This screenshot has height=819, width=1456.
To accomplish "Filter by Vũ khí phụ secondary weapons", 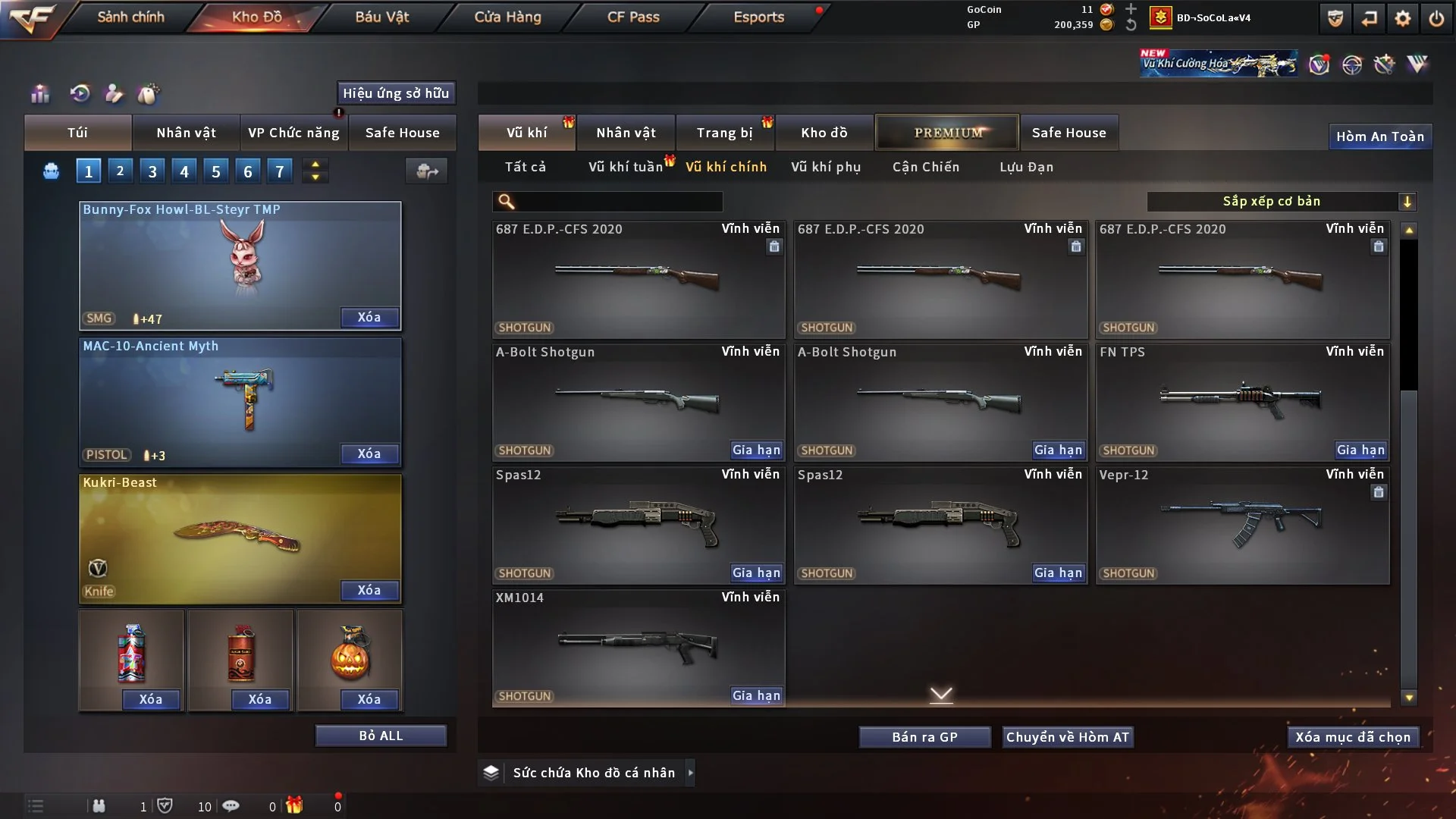I will click(826, 167).
